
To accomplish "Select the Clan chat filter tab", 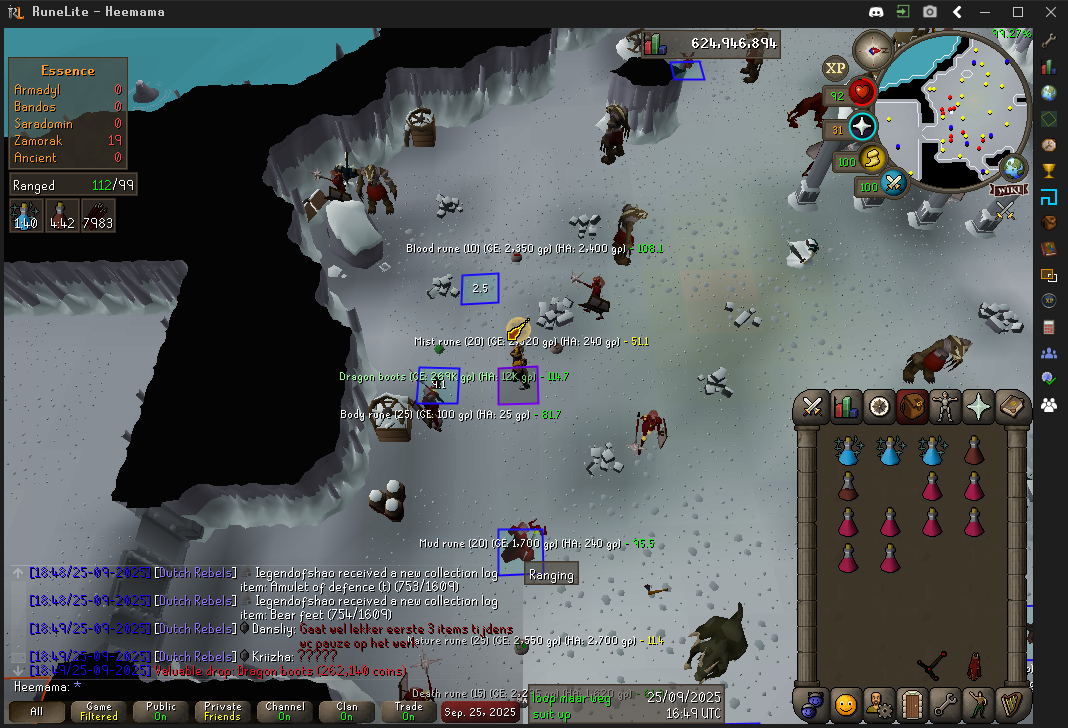I will tap(347, 711).
